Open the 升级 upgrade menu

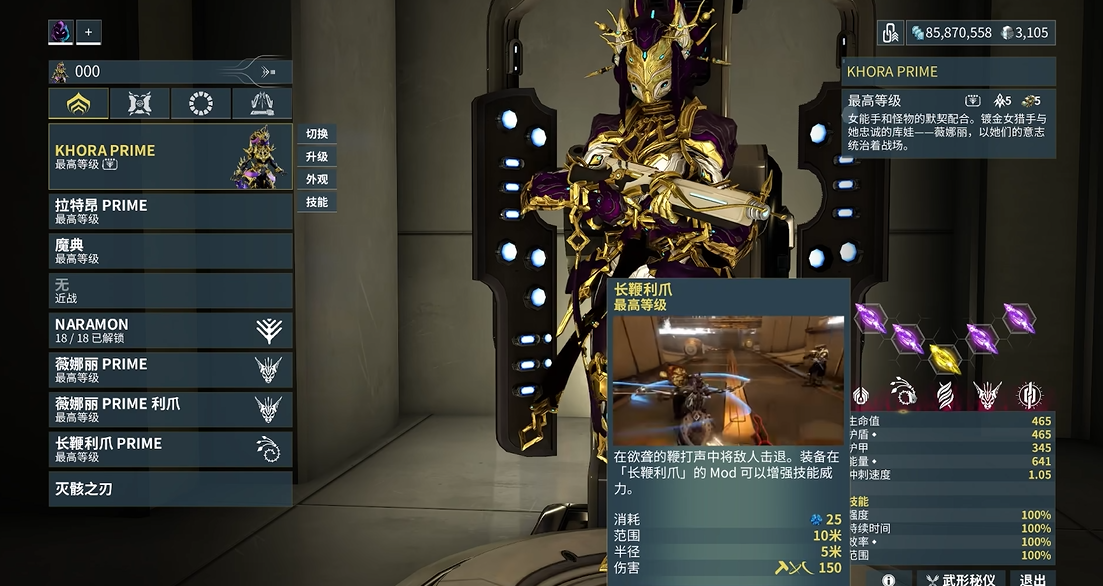click(x=317, y=157)
